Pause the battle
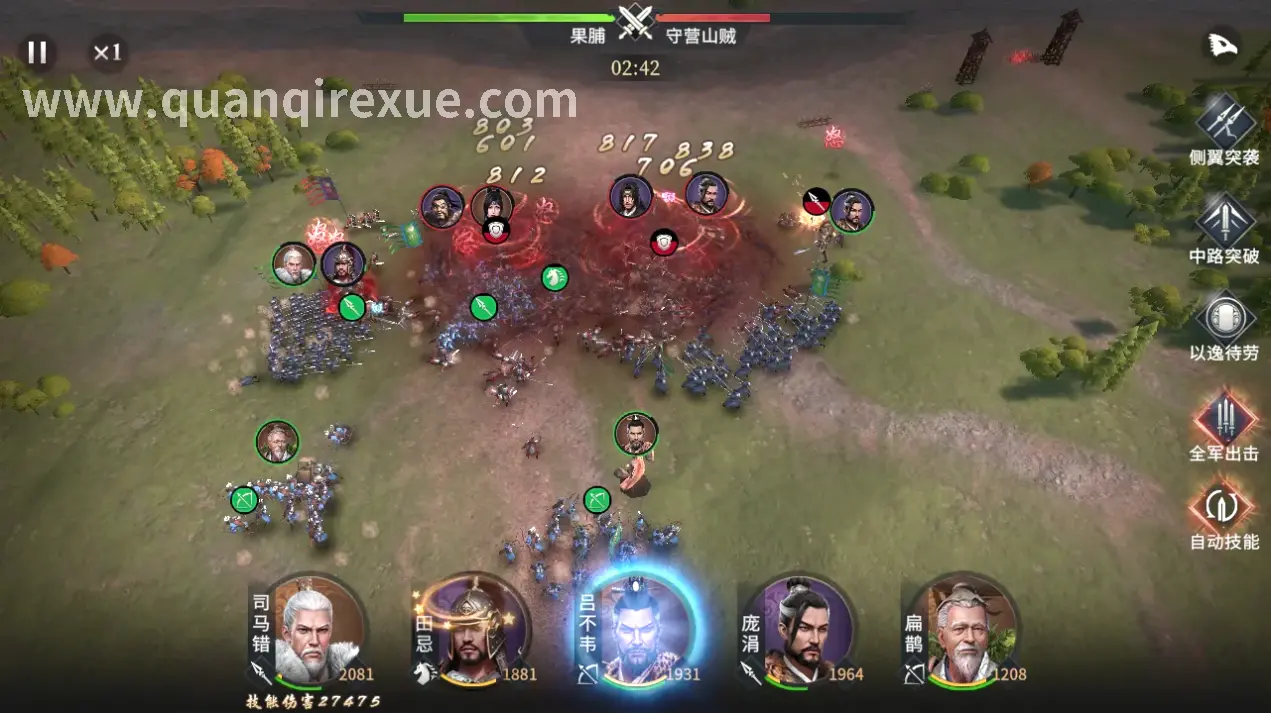Image resolution: width=1271 pixels, height=713 pixels. [37, 52]
